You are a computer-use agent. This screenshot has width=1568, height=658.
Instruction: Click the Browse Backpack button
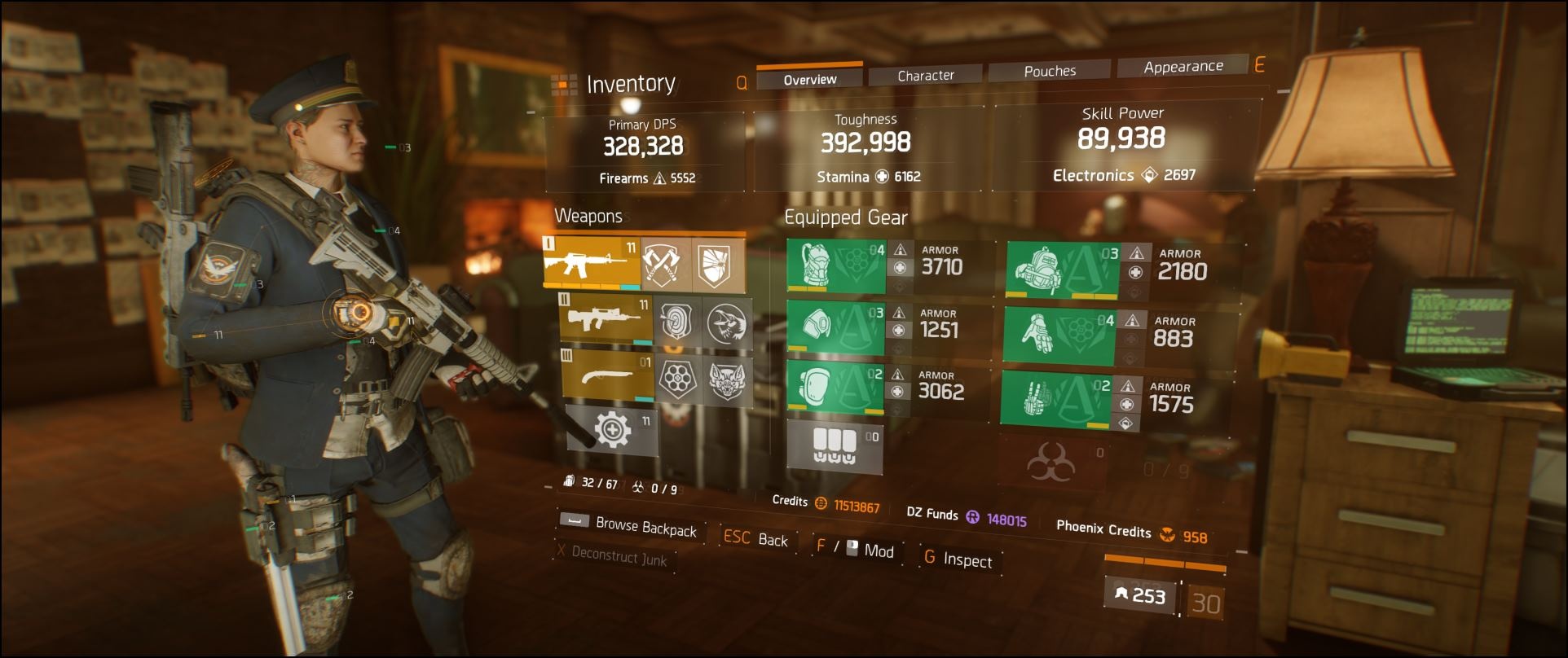645,527
